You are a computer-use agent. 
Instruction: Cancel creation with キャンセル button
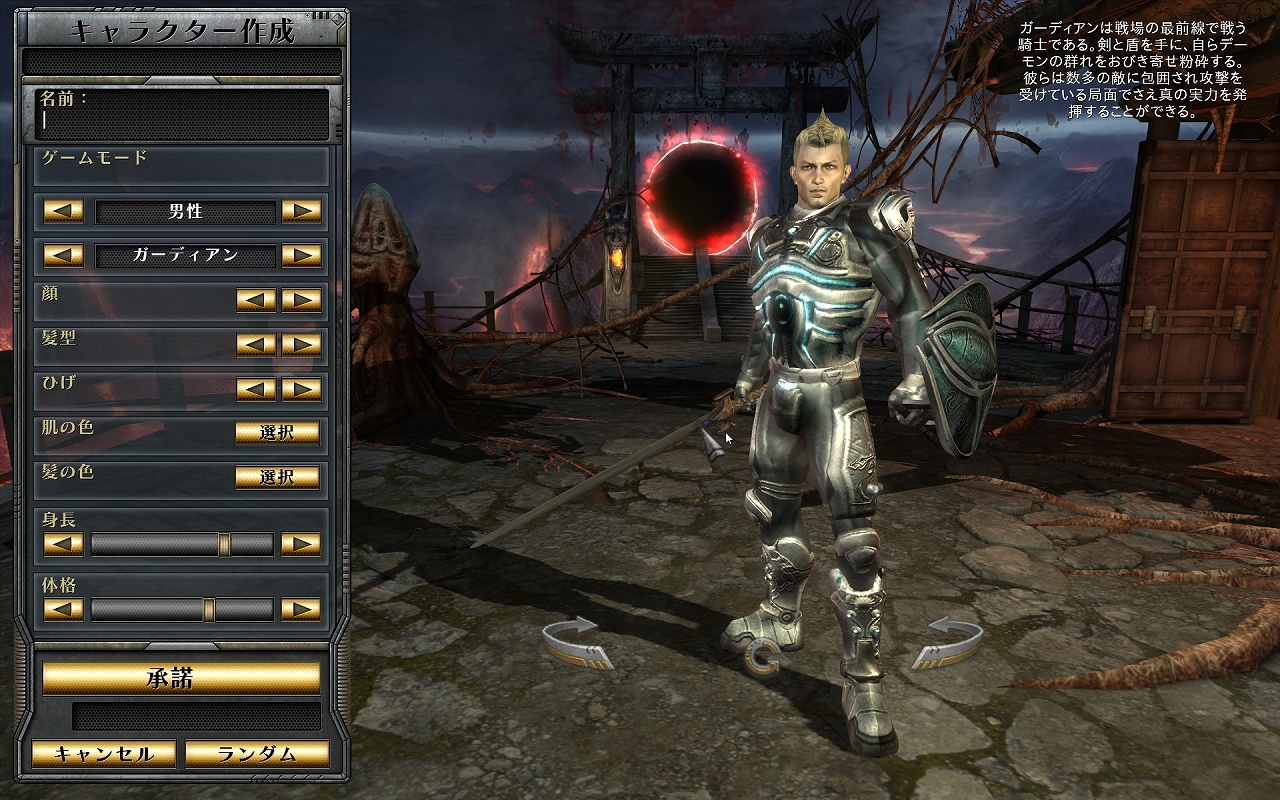103,754
